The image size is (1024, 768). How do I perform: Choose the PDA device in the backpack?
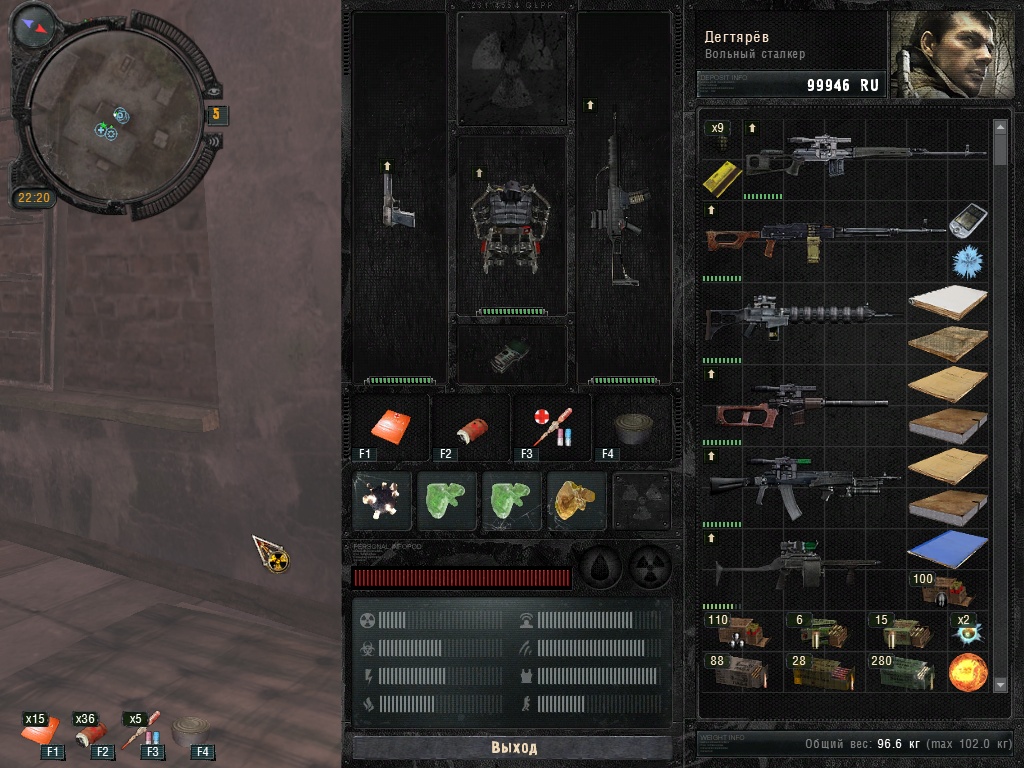coord(966,222)
